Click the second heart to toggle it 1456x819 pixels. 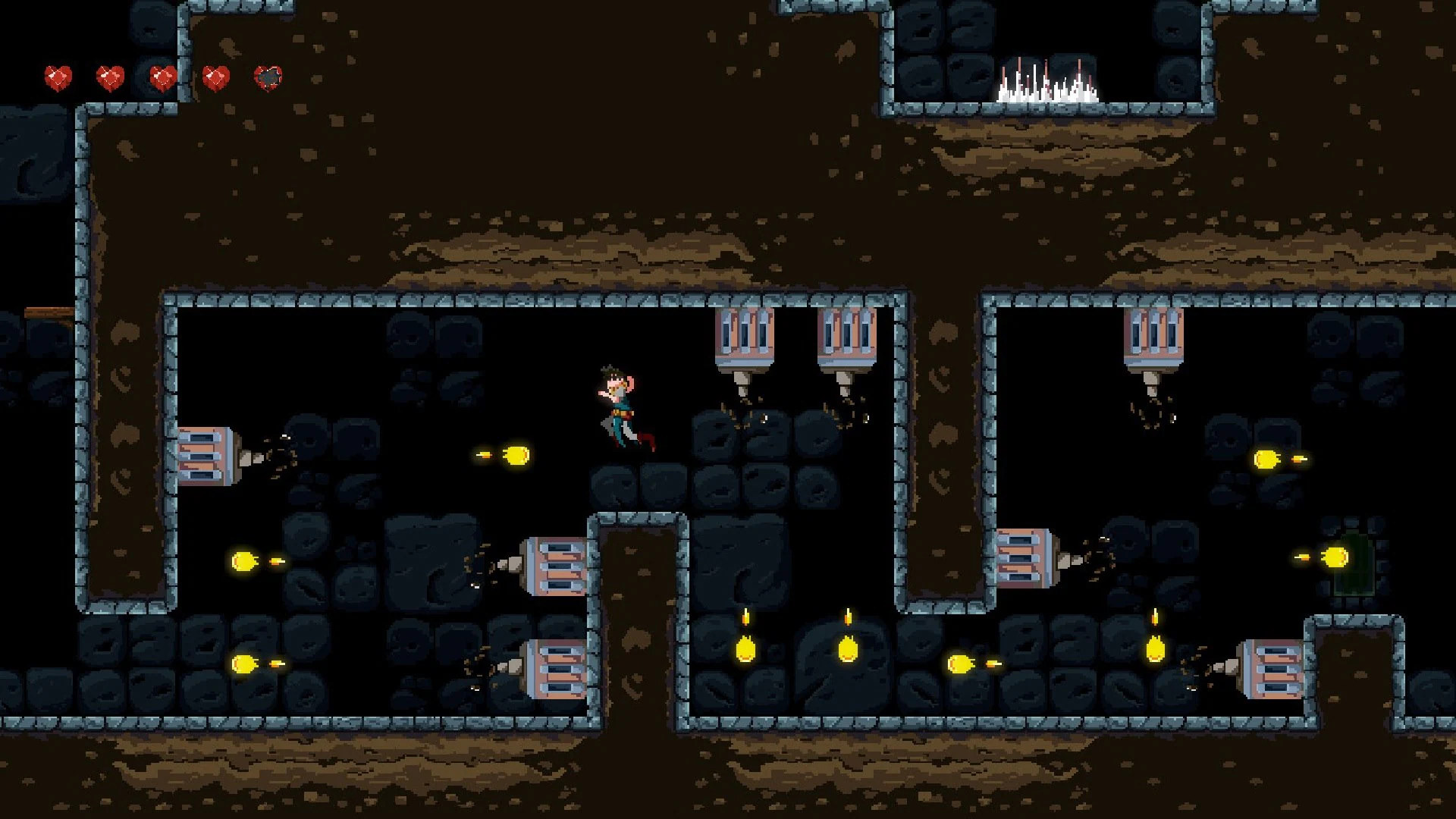(109, 76)
